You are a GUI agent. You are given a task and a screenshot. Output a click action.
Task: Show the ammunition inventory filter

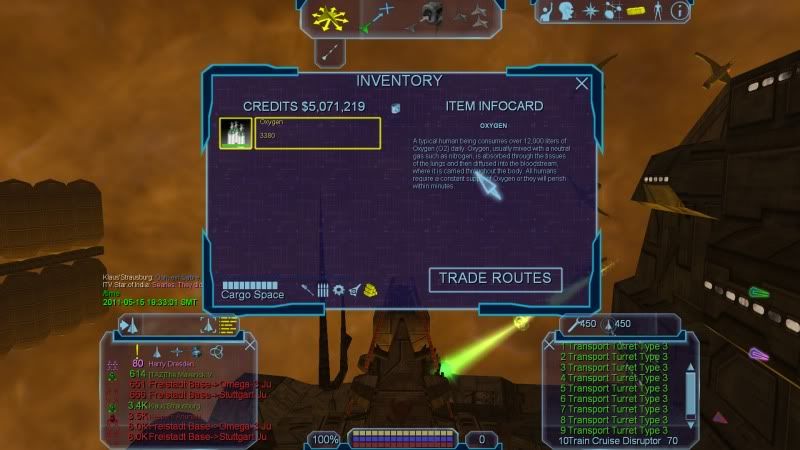click(323, 290)
